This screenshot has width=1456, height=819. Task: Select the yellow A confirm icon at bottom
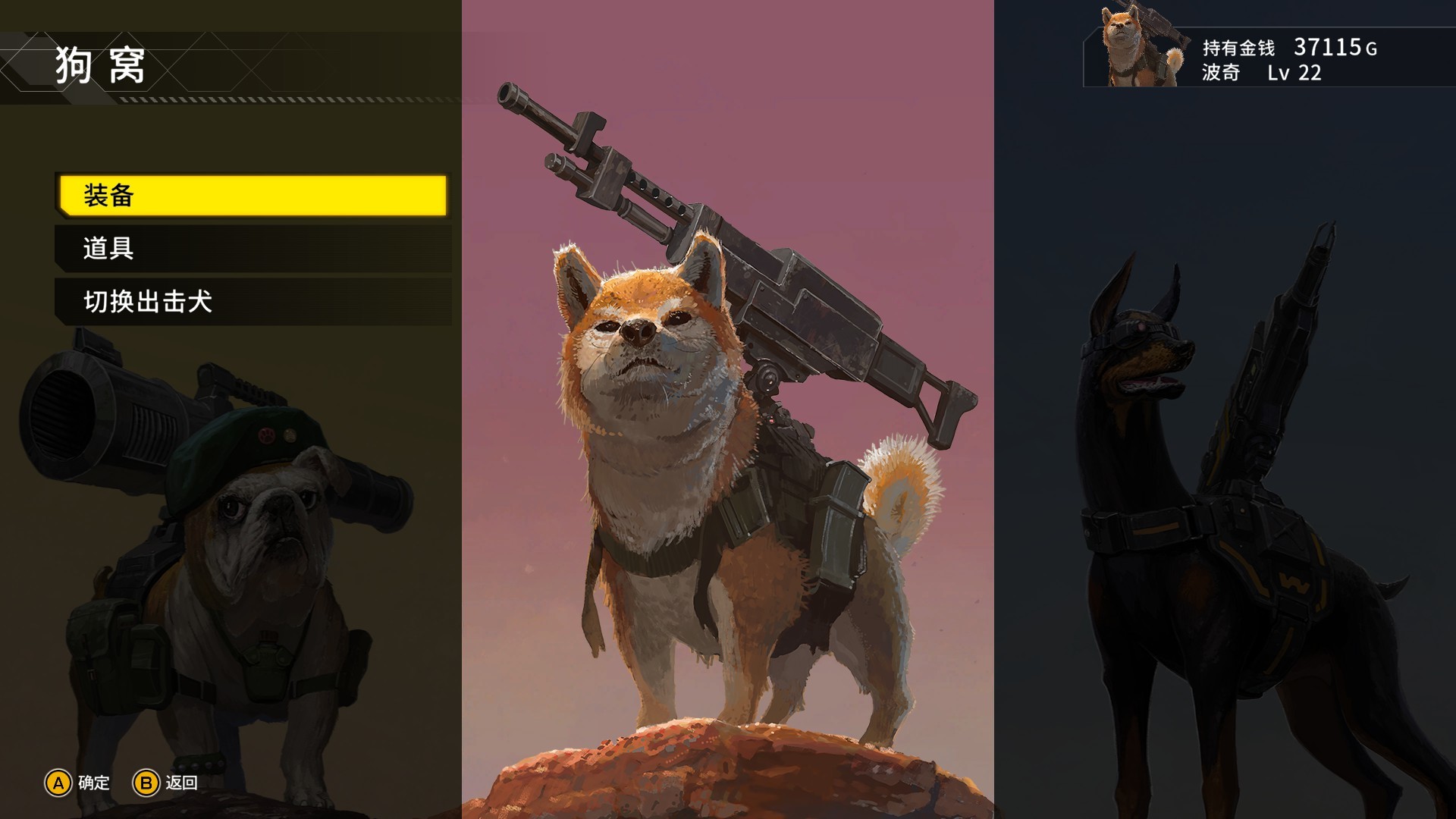click(57, 783)
